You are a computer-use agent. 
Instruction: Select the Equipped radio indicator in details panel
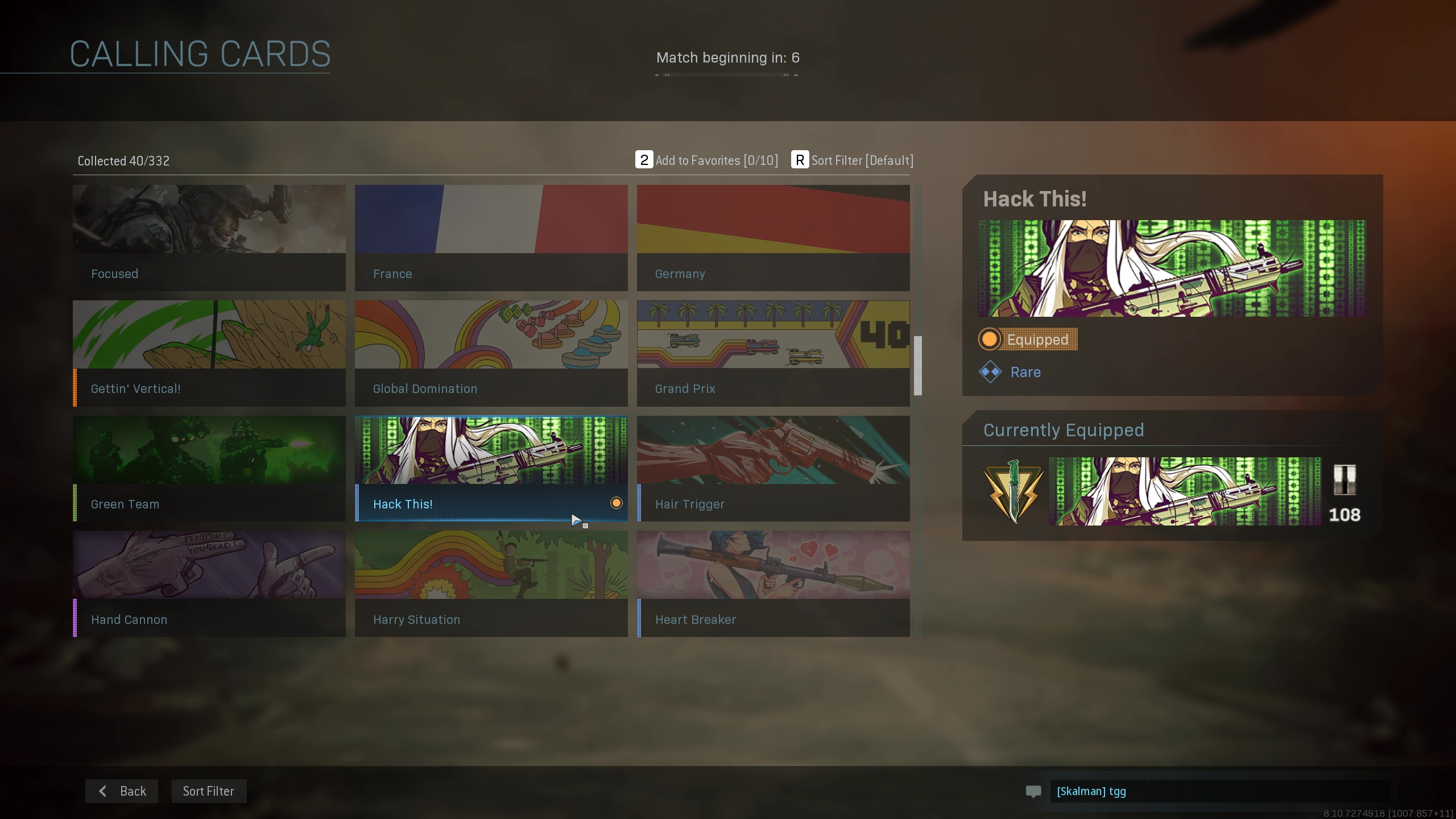pyautogui.click(x=989, y=339)
